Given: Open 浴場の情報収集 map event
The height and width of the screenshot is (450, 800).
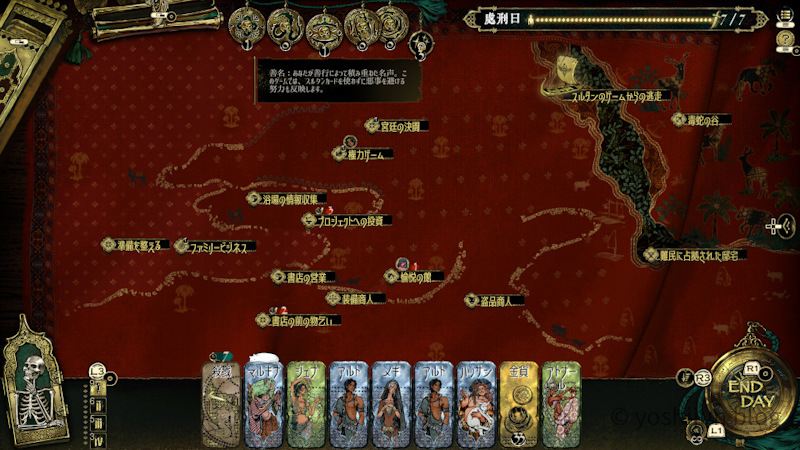Looking at the screenshot, I should click(288, 199).
